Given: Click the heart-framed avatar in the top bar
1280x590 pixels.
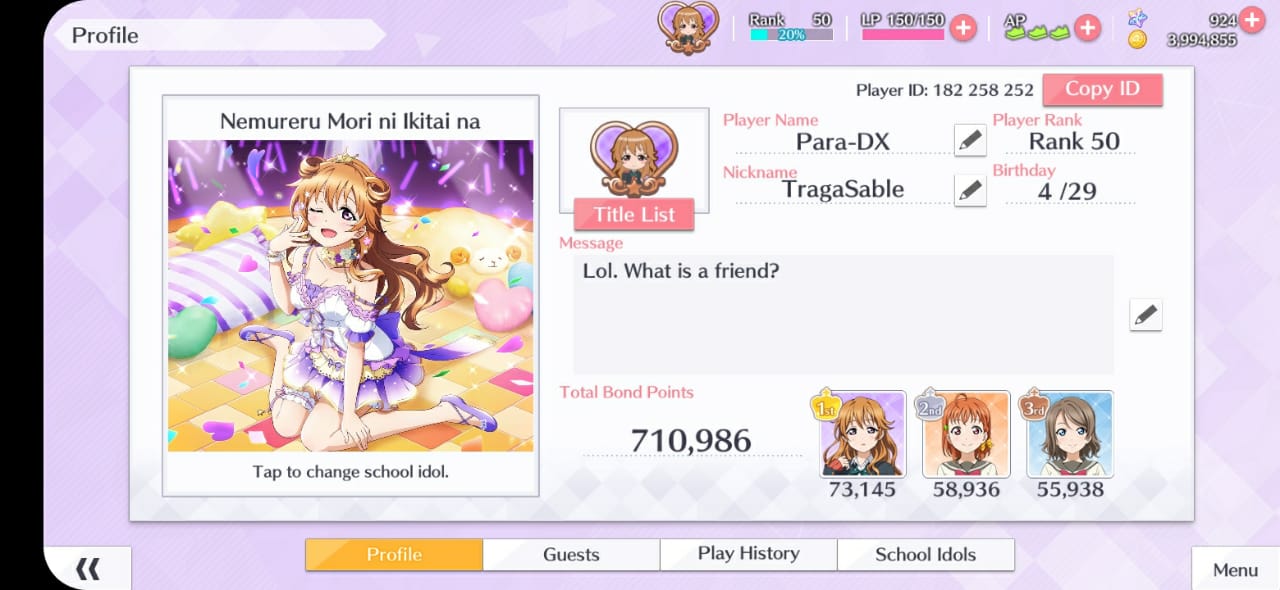Looking at the screenshot, I should tap(687, 27).
